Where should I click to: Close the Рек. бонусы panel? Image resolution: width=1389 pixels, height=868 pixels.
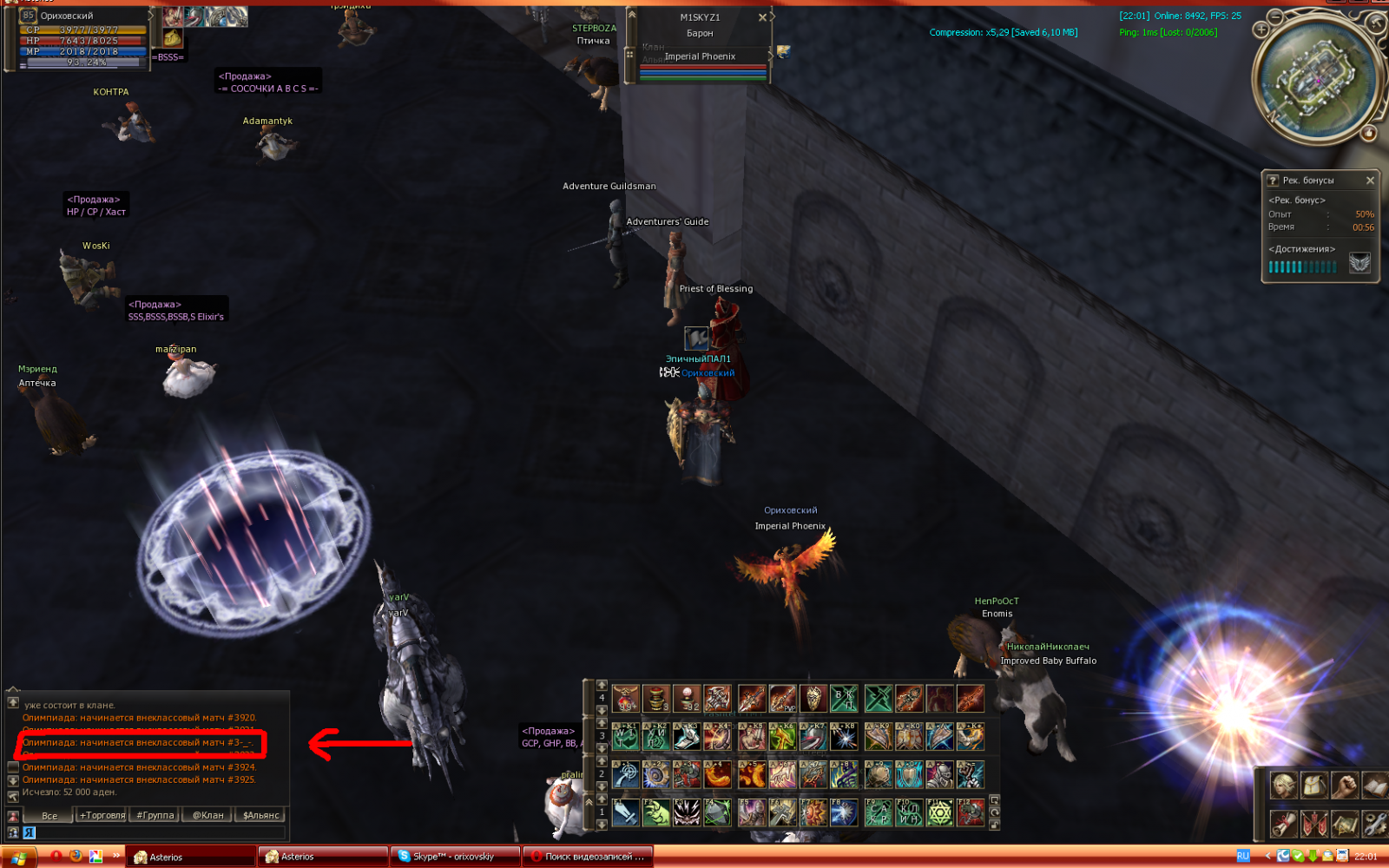click(x=1370, y=181)
